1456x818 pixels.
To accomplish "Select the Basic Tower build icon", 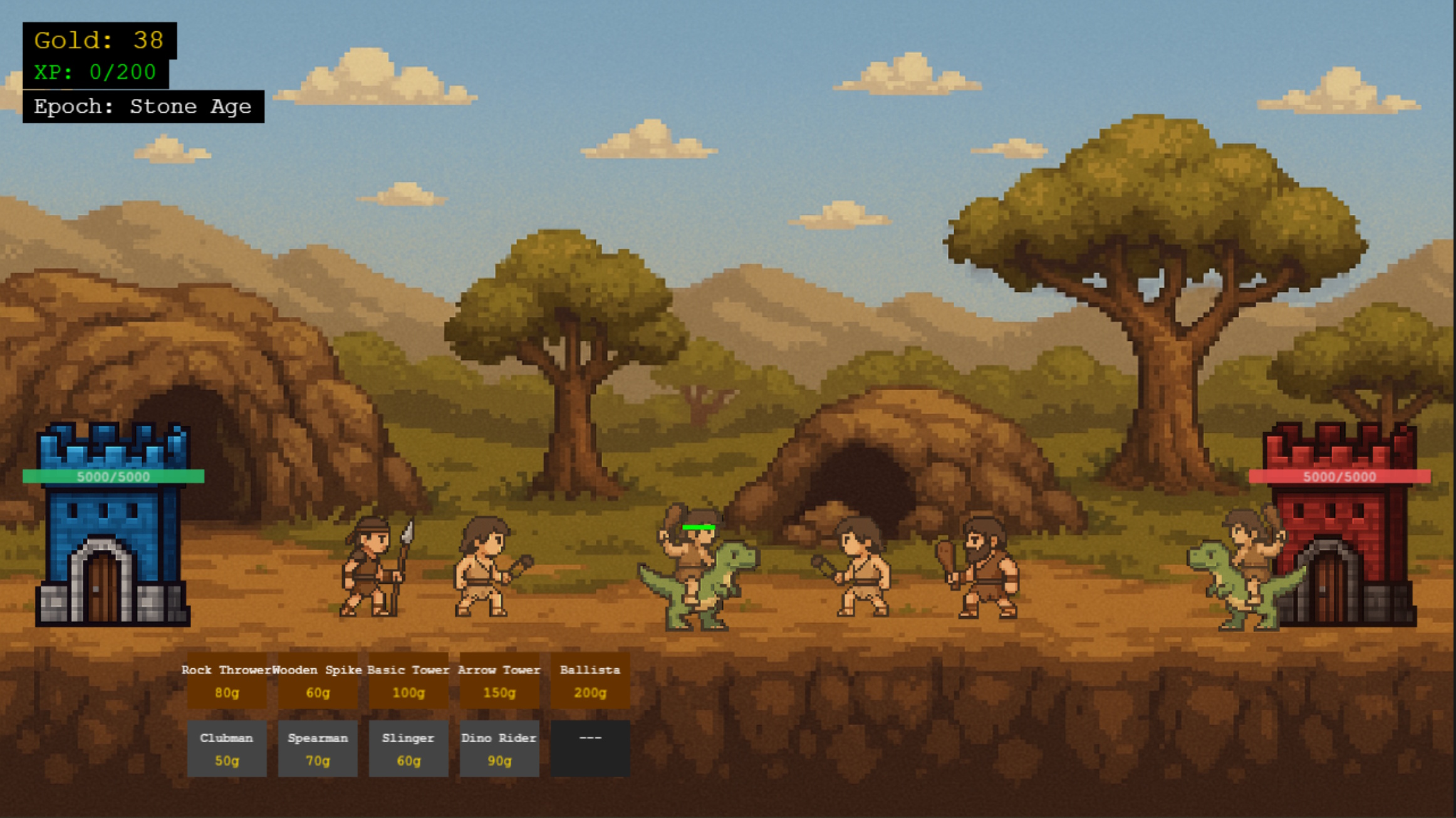I will pyautogui.click(x=408, y=683).
